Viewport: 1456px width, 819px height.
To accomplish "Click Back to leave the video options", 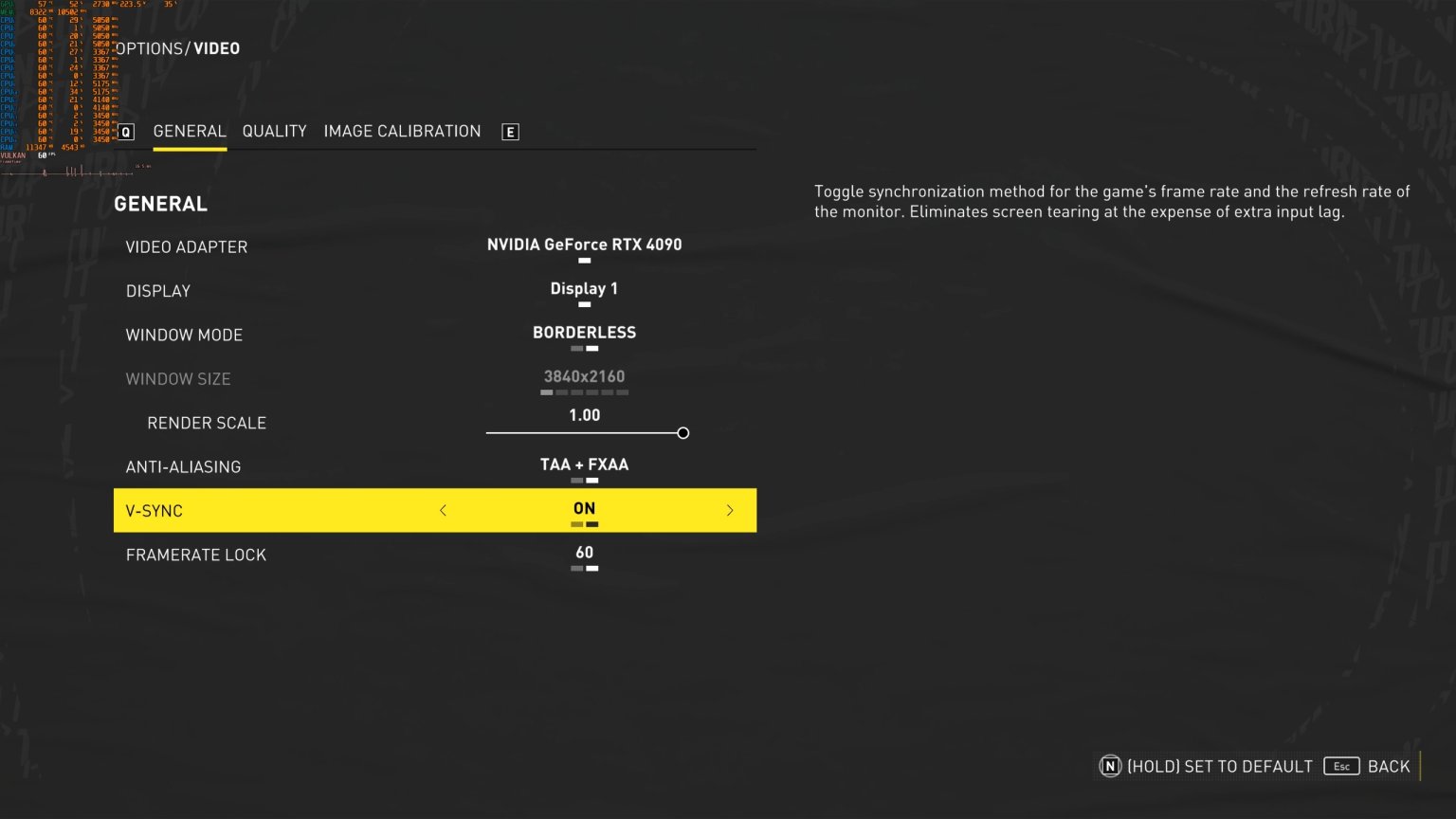I will pyautogui.click(x=1389, y=766).
